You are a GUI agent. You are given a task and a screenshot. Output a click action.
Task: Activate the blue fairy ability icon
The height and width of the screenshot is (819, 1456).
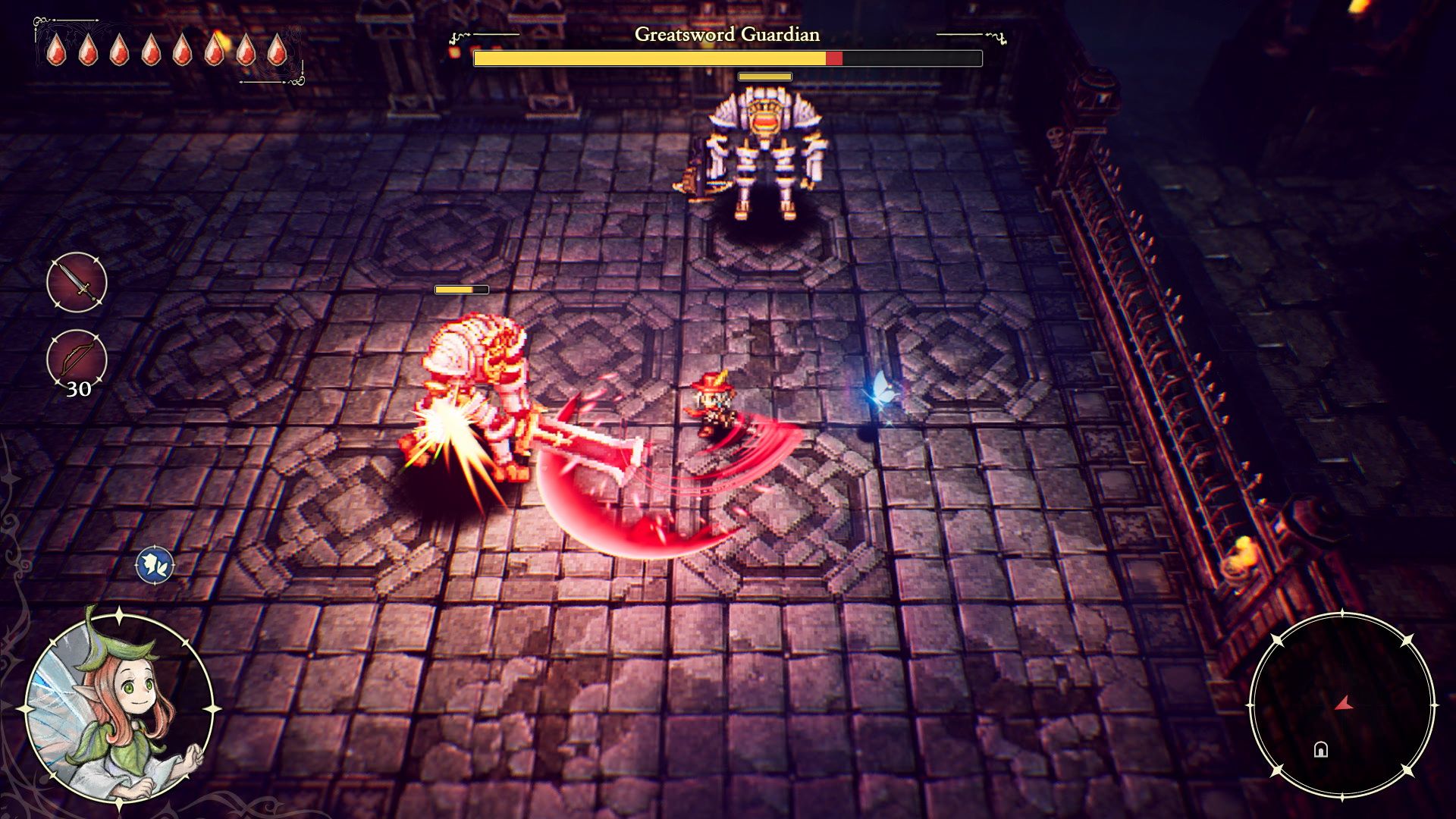(155, 566)
